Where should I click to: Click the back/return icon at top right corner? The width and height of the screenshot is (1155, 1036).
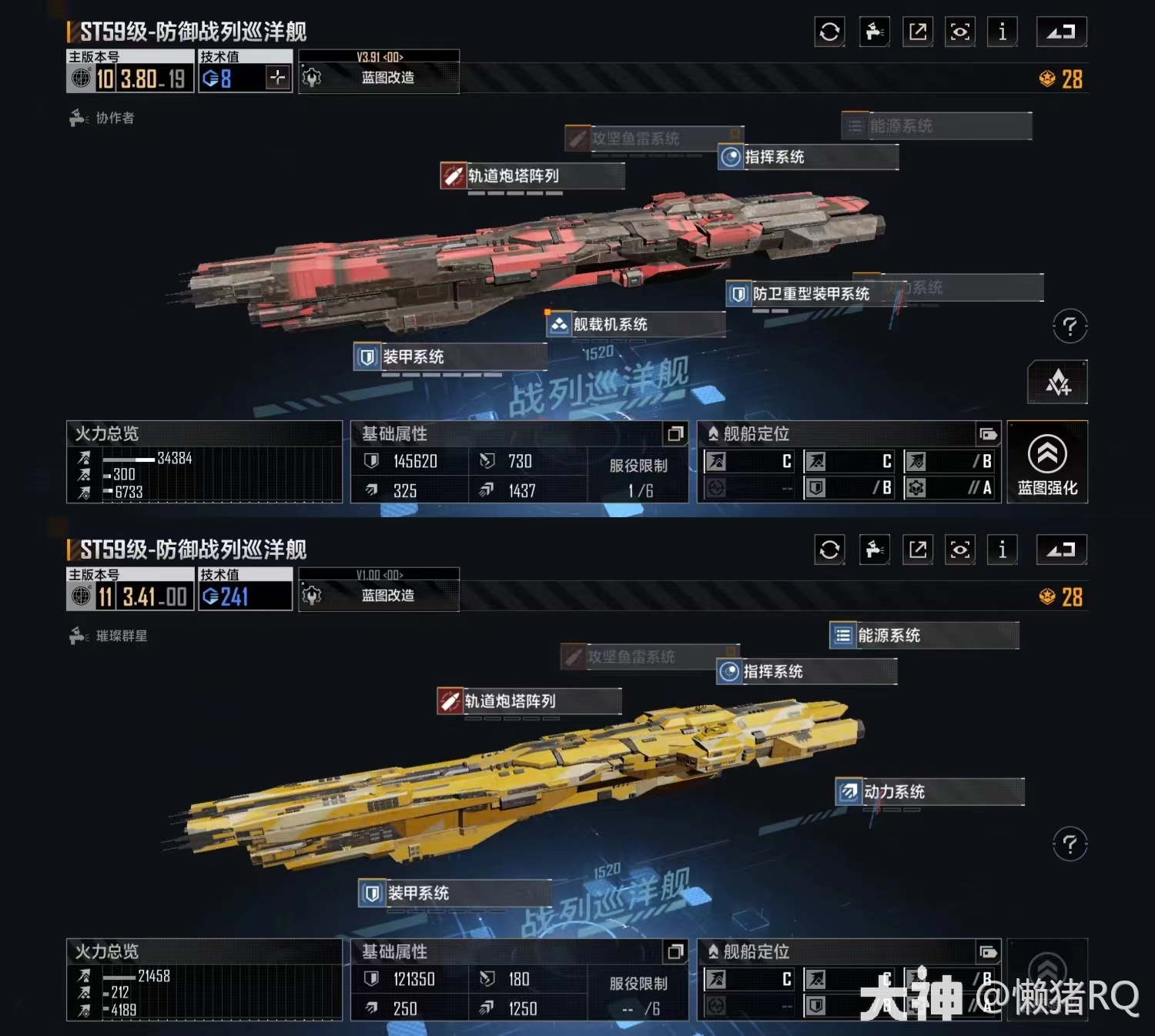[x=1061, y=32]
